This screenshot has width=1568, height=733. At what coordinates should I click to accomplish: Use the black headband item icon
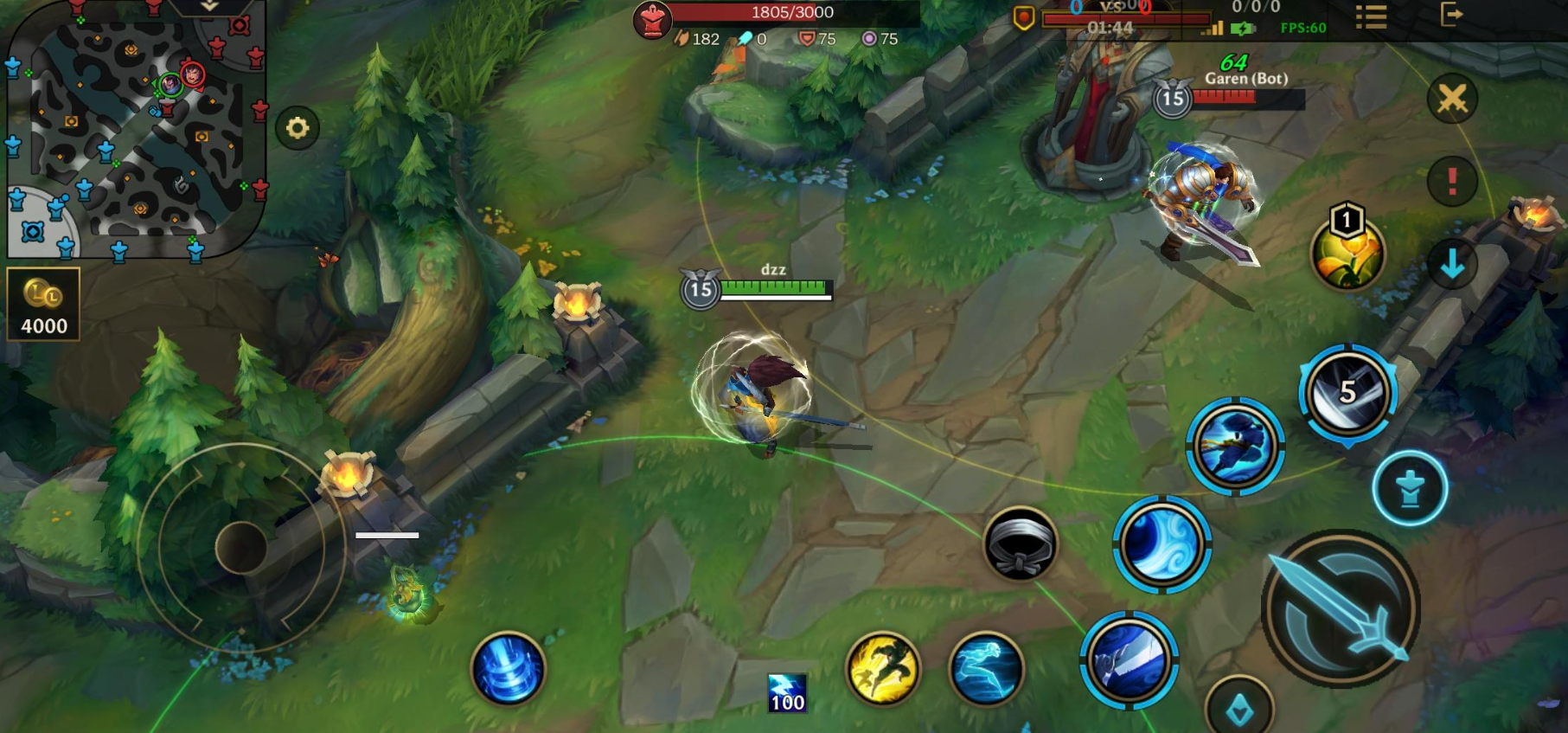click(1021, 544)
